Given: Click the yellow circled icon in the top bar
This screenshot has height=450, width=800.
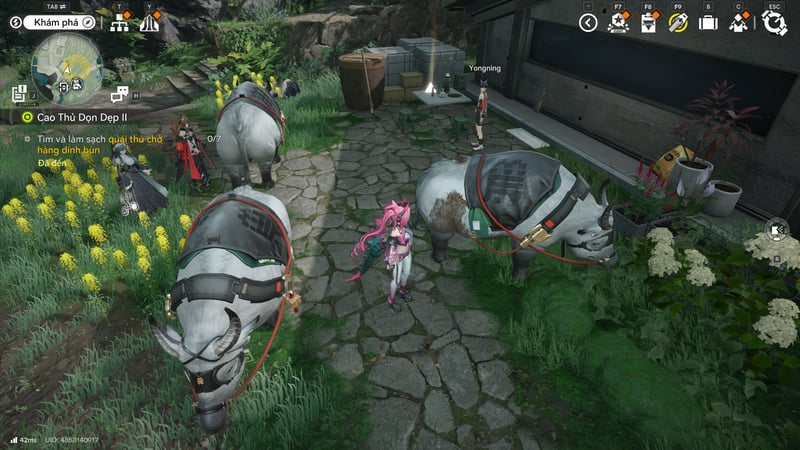Looking at the screenshot, I should click(678, 22).
